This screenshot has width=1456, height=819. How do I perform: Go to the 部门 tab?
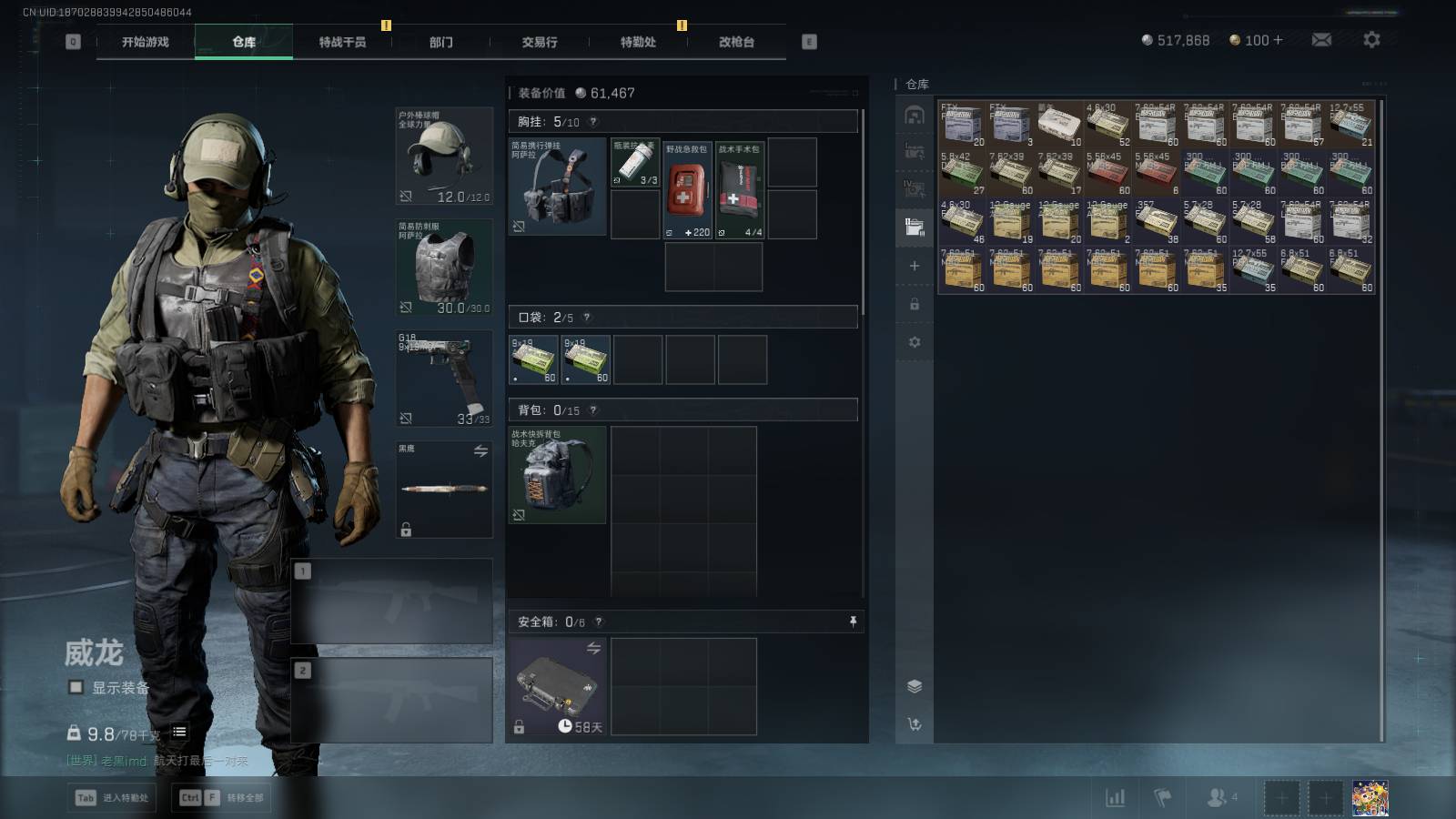click(x=441, y=42)
